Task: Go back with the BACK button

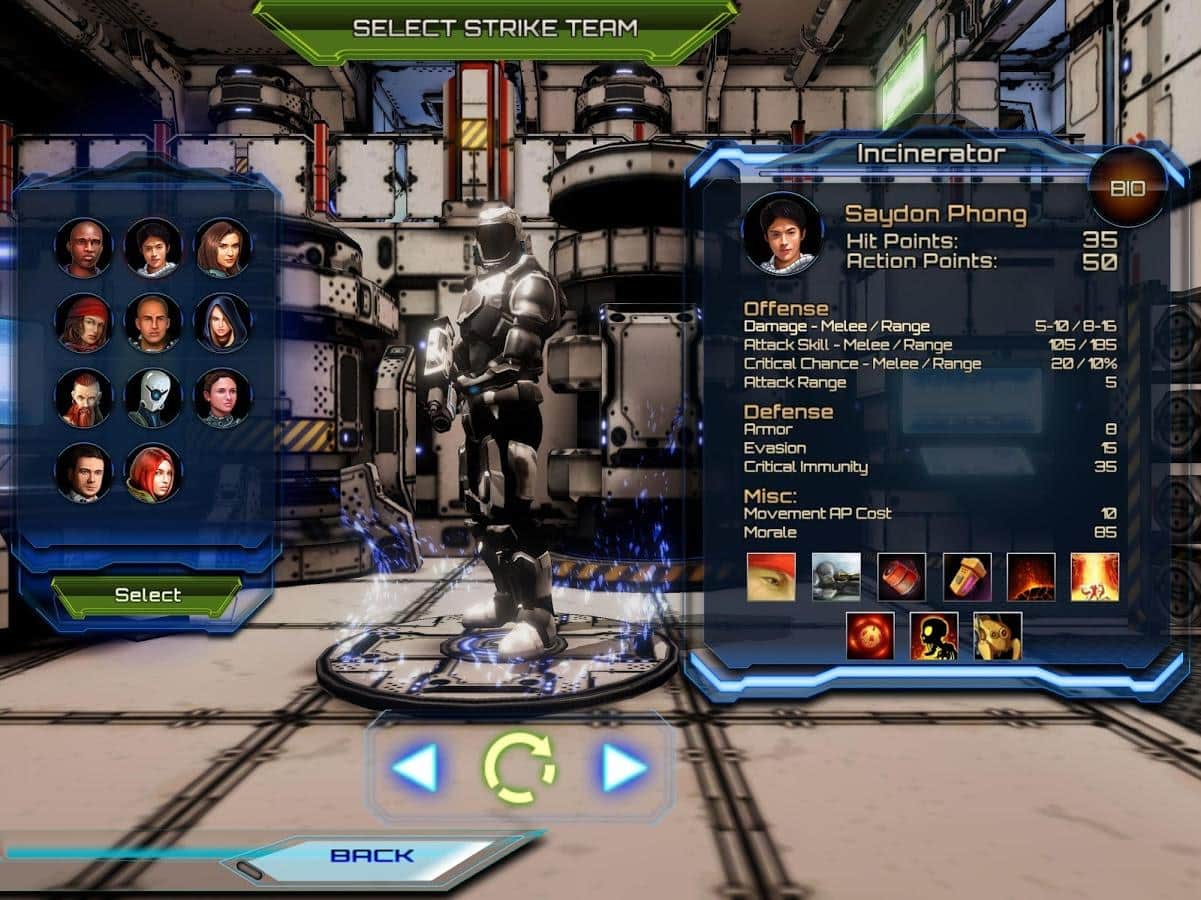Action: pyautogui.click(x=372, y=856)
